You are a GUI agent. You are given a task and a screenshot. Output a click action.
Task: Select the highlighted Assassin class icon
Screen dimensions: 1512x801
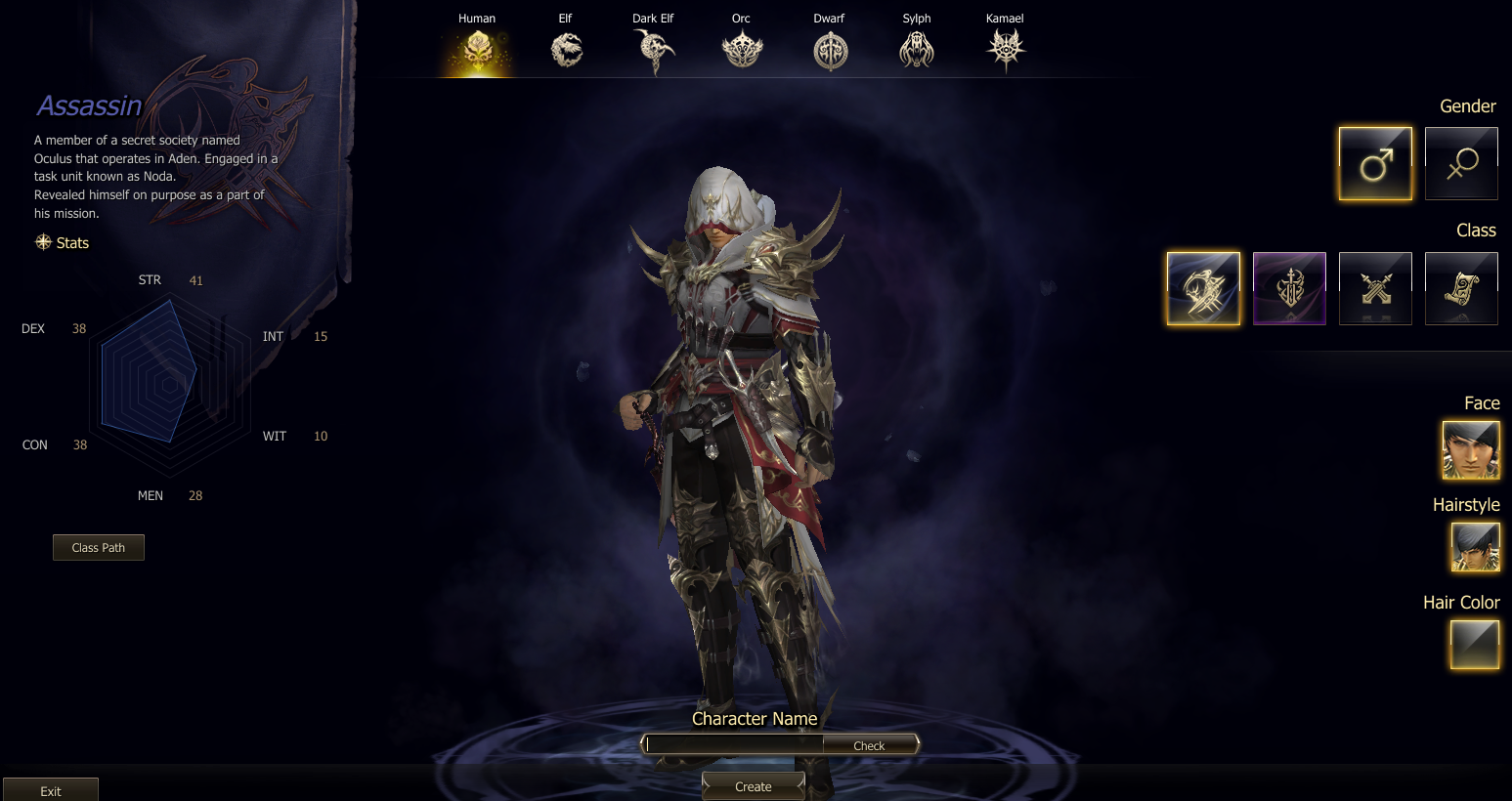click(x=1203, y=288)
